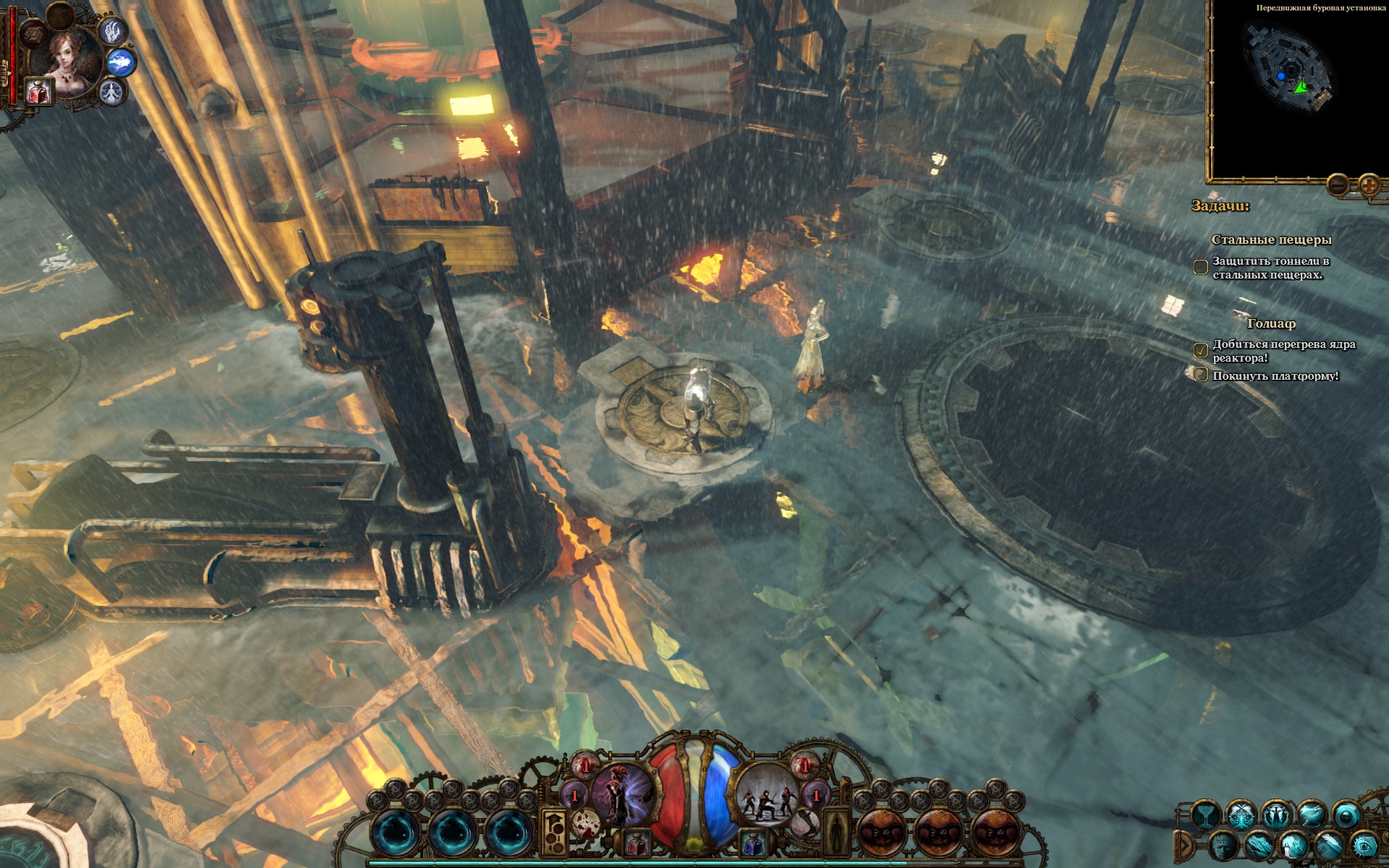Select the 'Покинуть платформу!' objective entry
The image size is (1389, 868).
(x=1275, y=376)
